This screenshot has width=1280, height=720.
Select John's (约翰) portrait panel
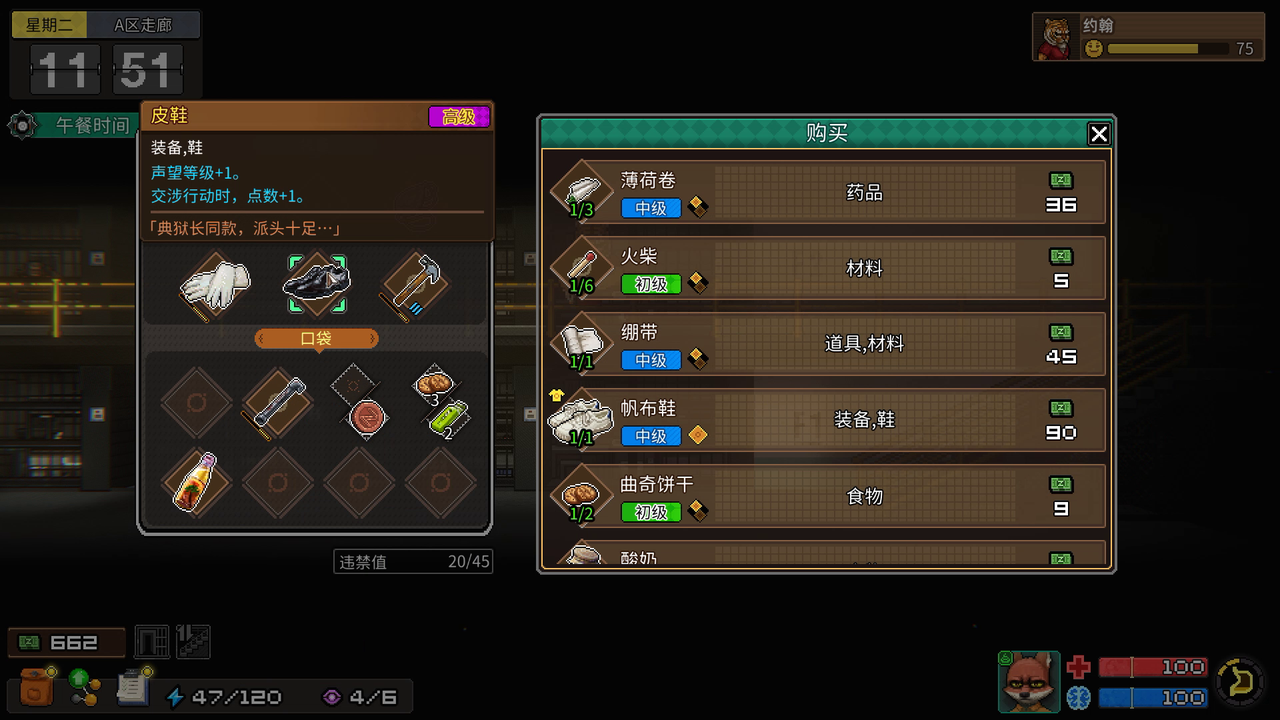click(1146, 37)
